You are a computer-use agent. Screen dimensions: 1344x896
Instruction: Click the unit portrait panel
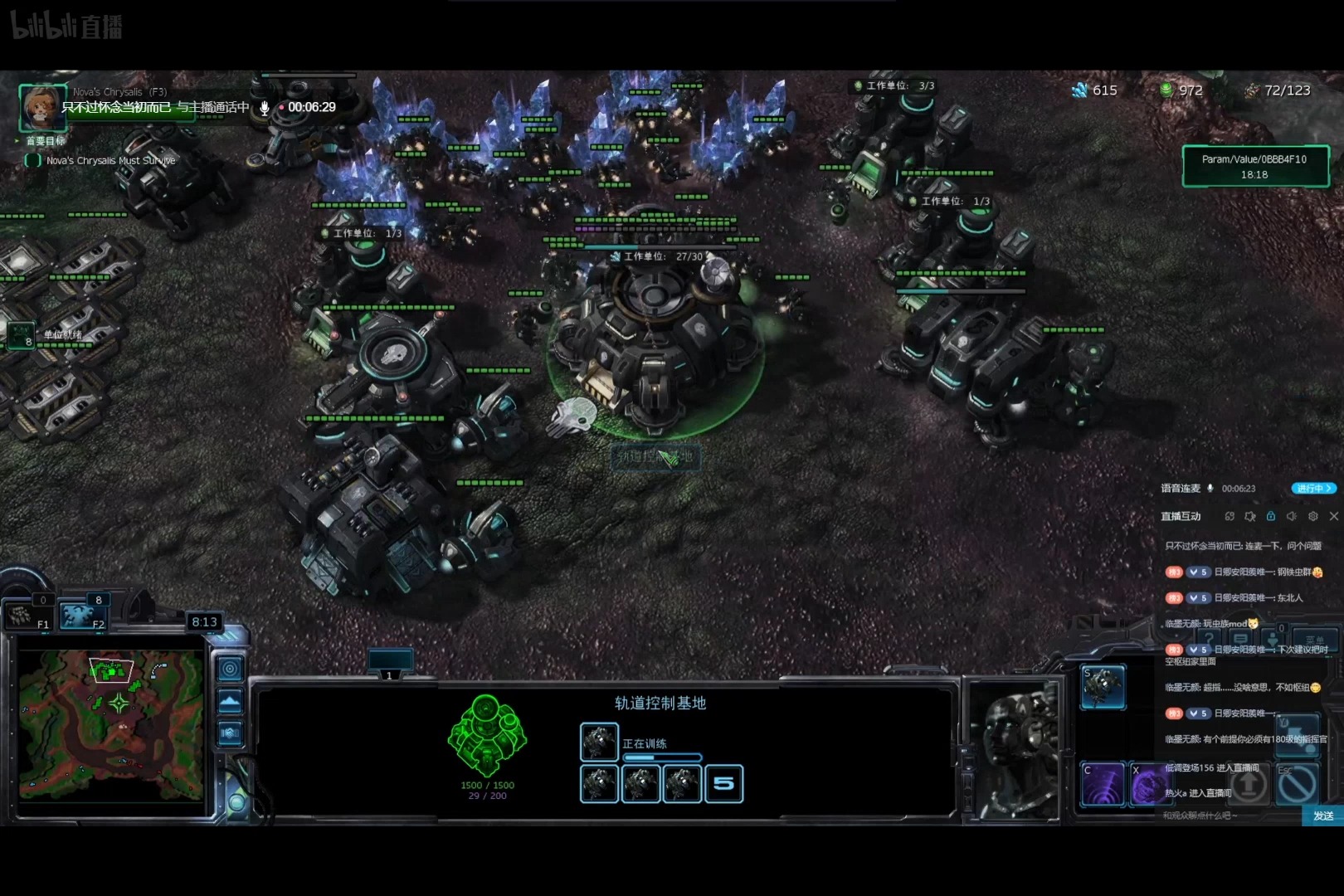click(1012, 751)
